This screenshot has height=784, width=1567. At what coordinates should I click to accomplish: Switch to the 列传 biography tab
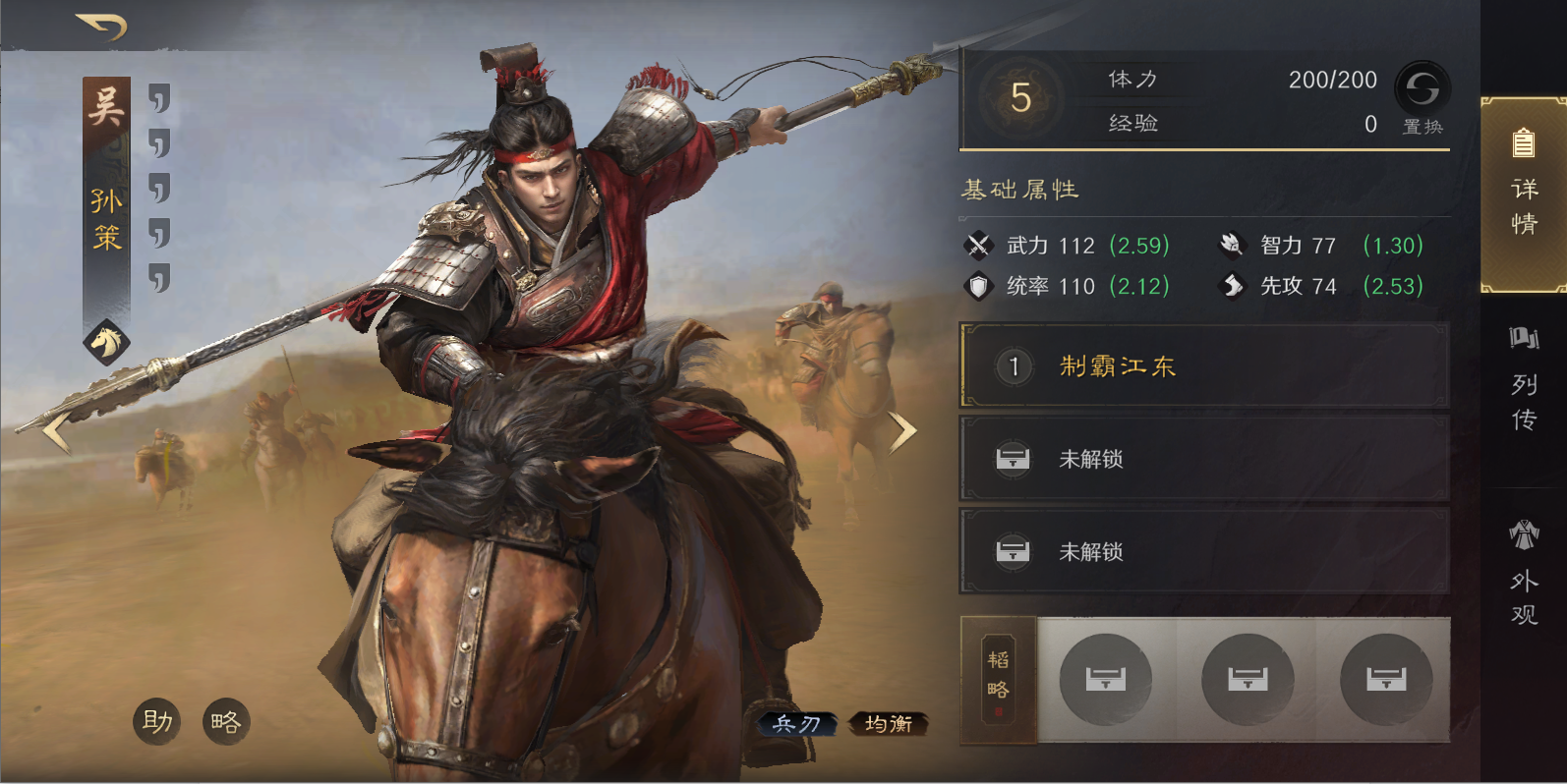pyautogui.click(x=1523, y=381)
